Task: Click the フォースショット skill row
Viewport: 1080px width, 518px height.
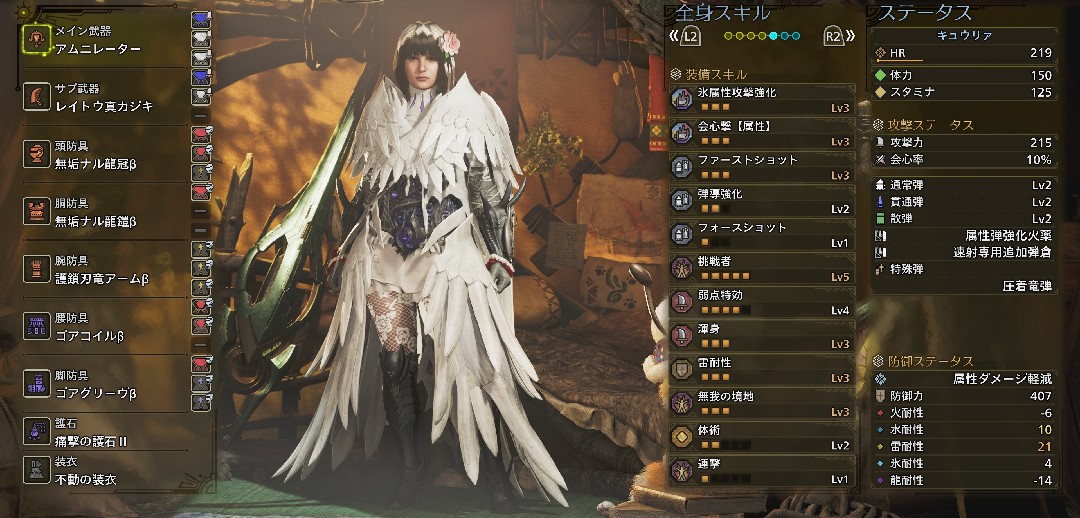Action: tap(762, 235)
